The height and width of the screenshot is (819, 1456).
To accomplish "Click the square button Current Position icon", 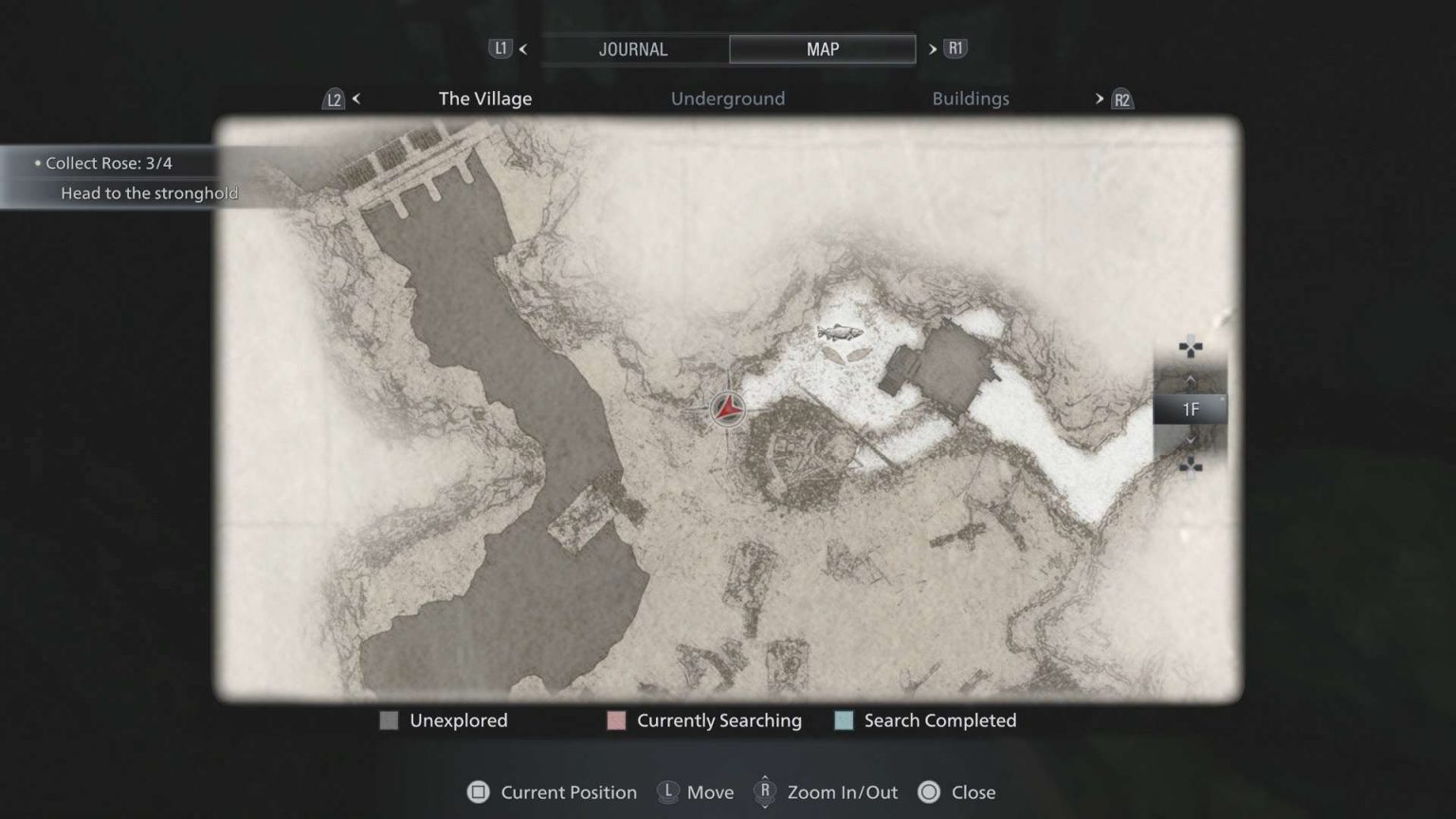I will pos(480,792).
